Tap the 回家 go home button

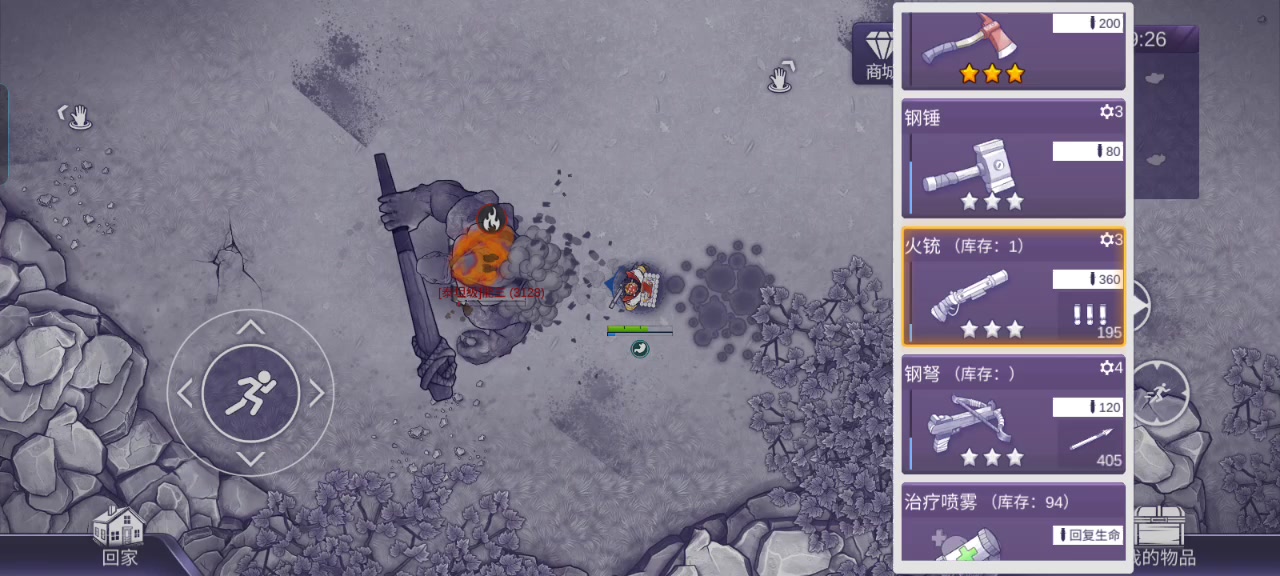tap(119, 537)
